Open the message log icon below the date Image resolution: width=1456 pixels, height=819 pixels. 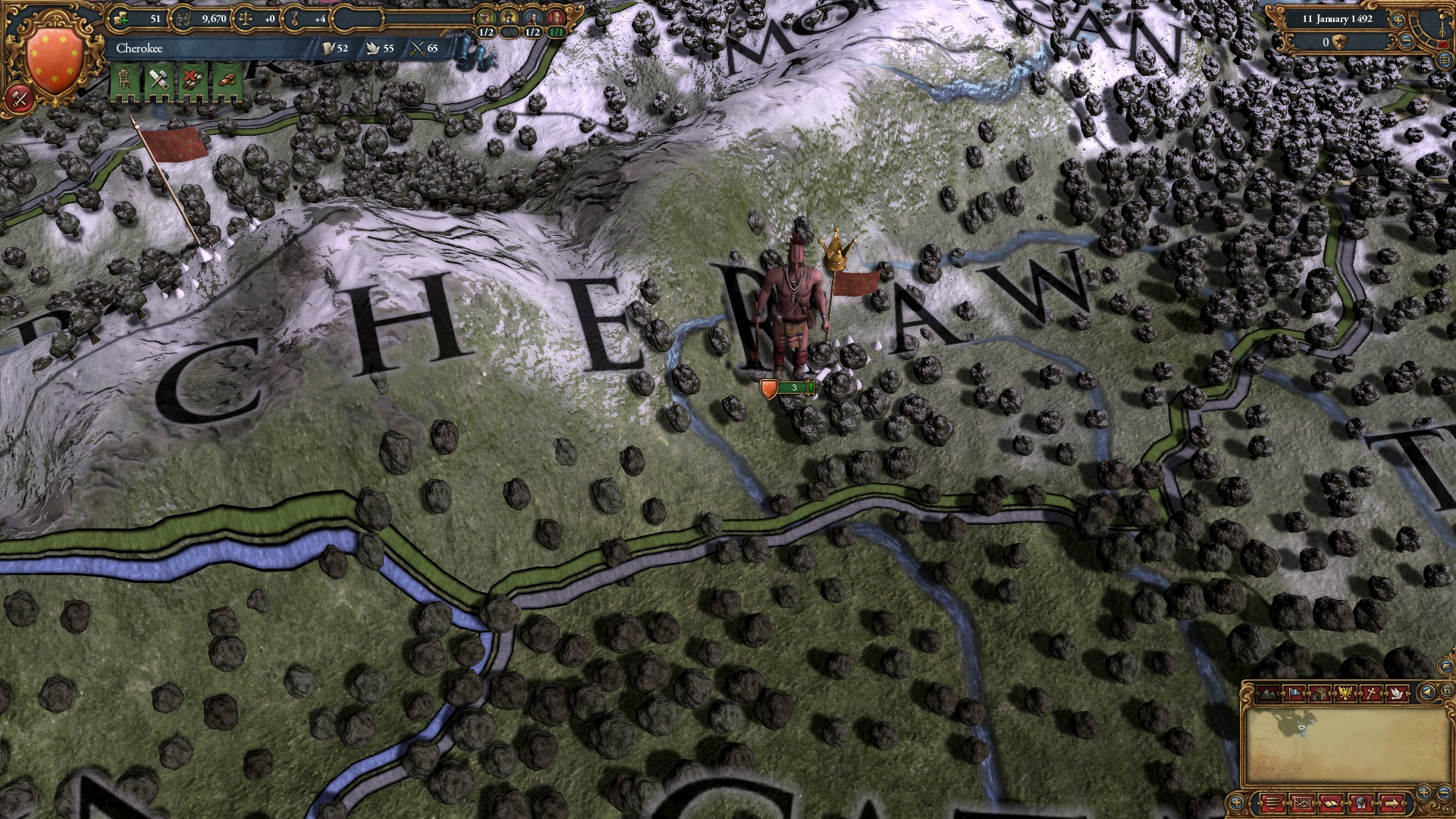click(x=1445, y=61)
